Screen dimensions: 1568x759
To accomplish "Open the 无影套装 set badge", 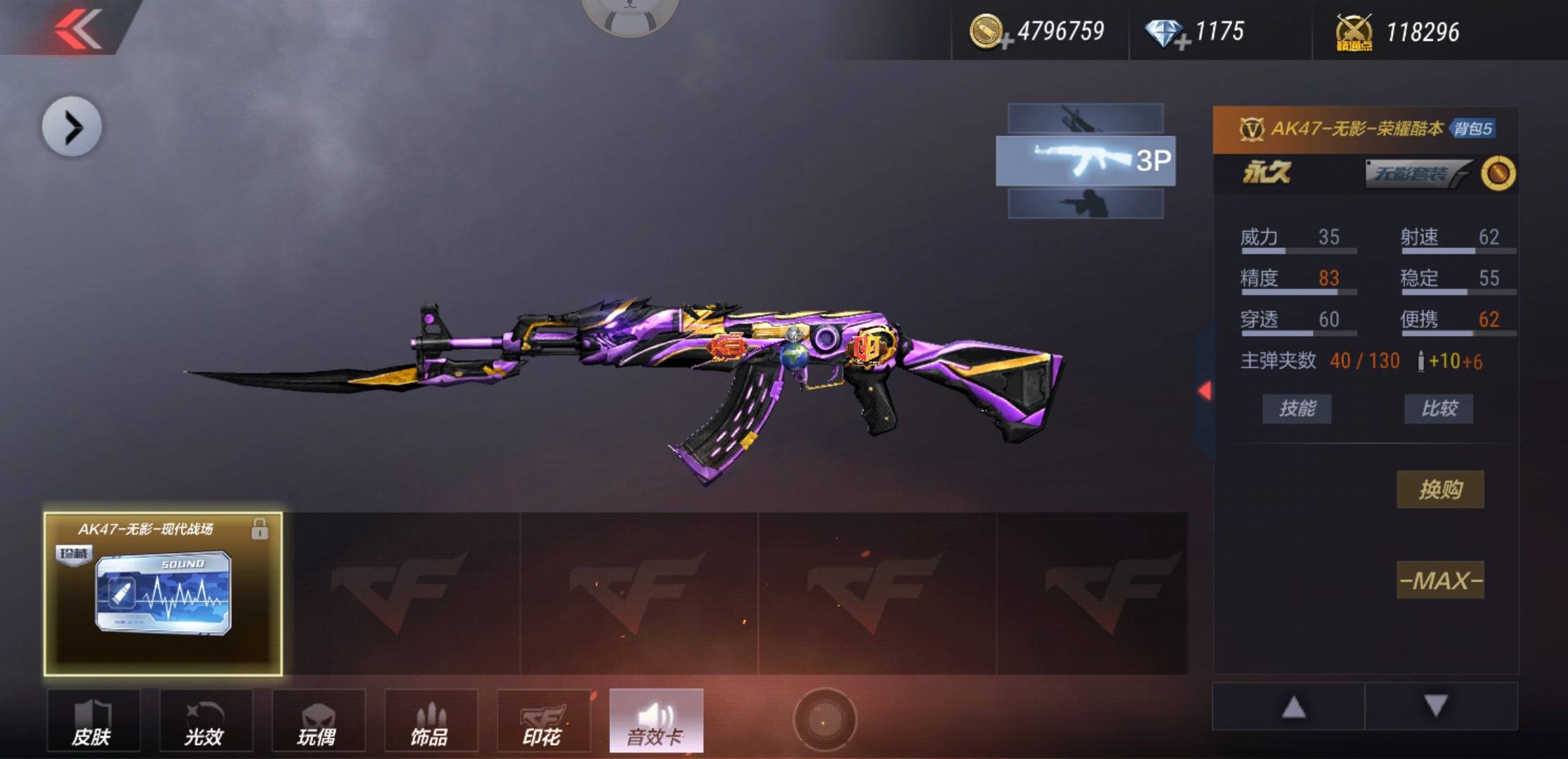I will 1415,173.
